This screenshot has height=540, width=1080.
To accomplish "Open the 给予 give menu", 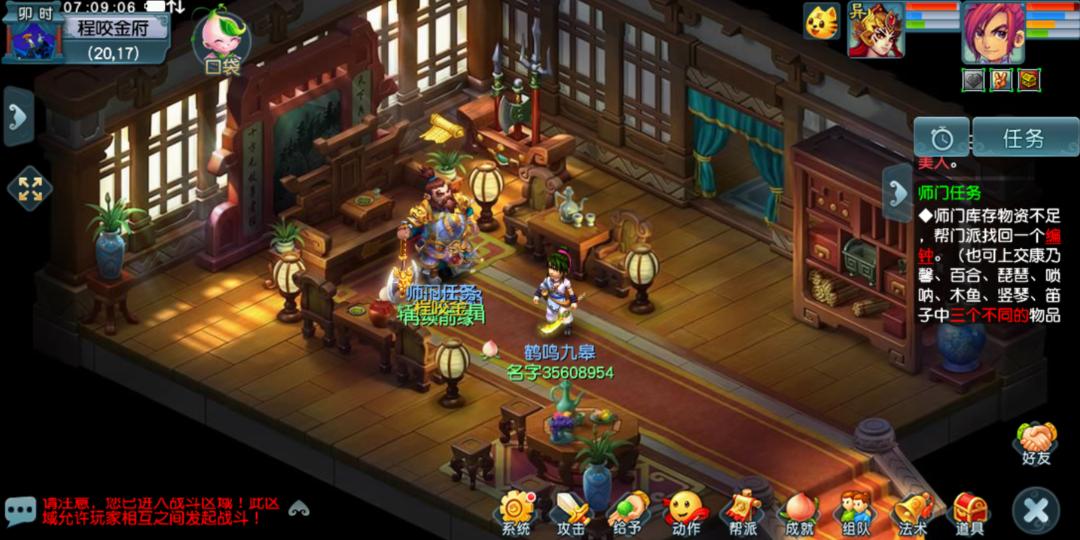I will [628, 511].
